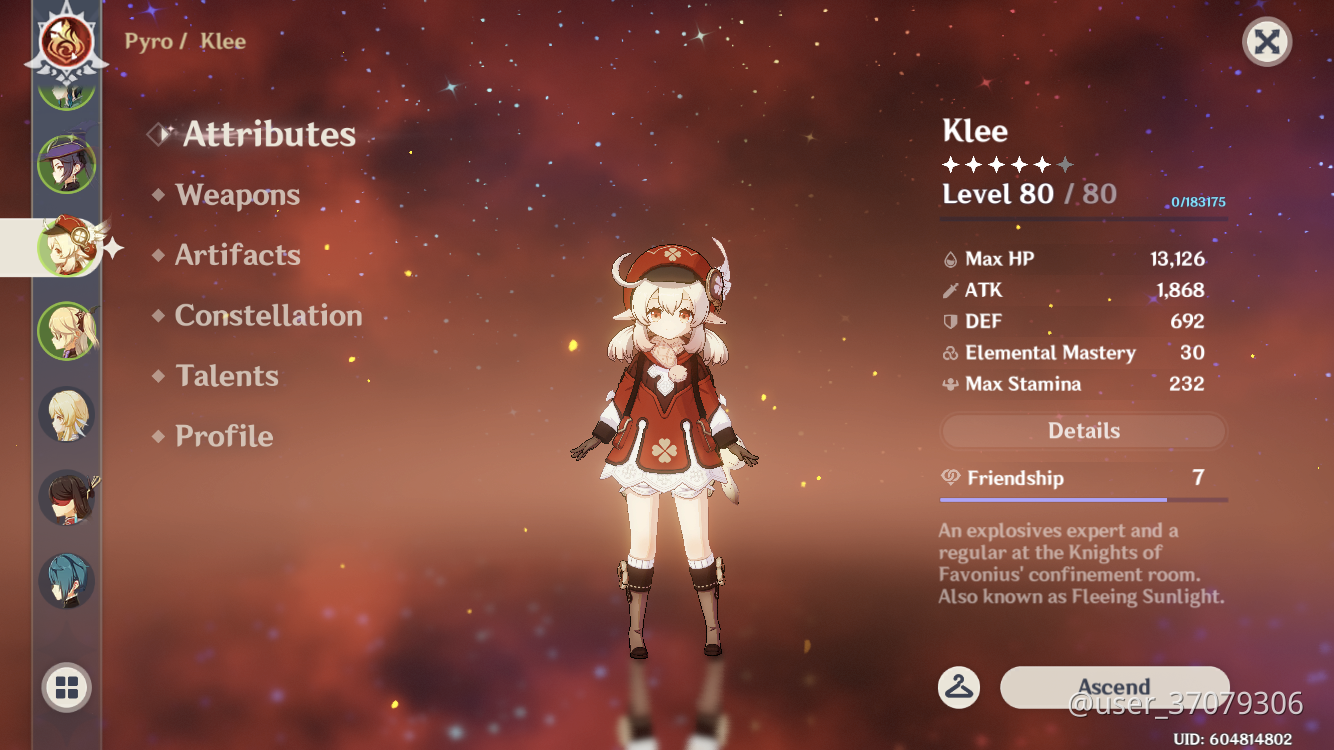Open the character outfit hanger icon
Screen dimensions: 1334x750
point(959,687)
